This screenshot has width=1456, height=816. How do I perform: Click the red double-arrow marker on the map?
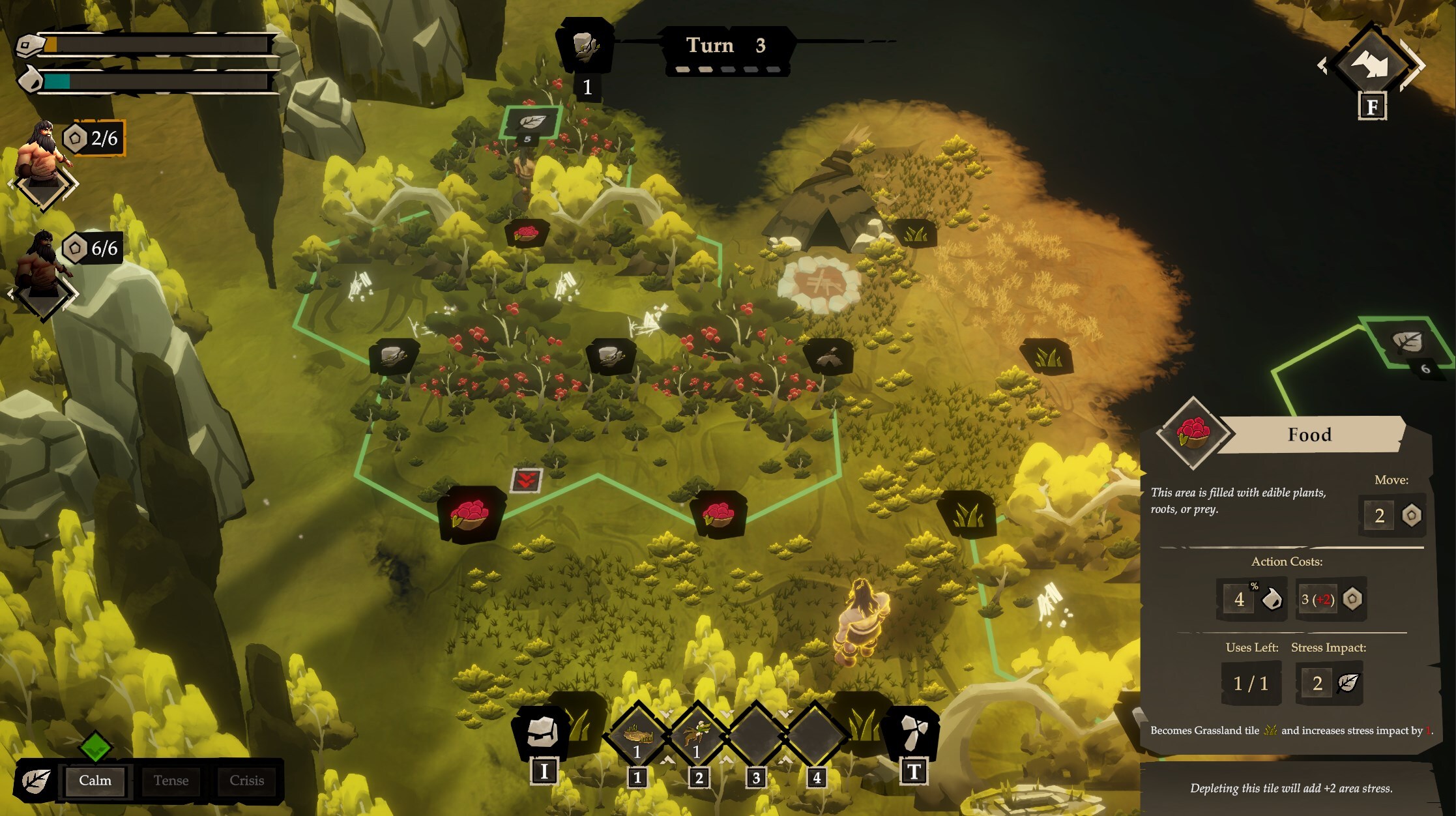526,481
